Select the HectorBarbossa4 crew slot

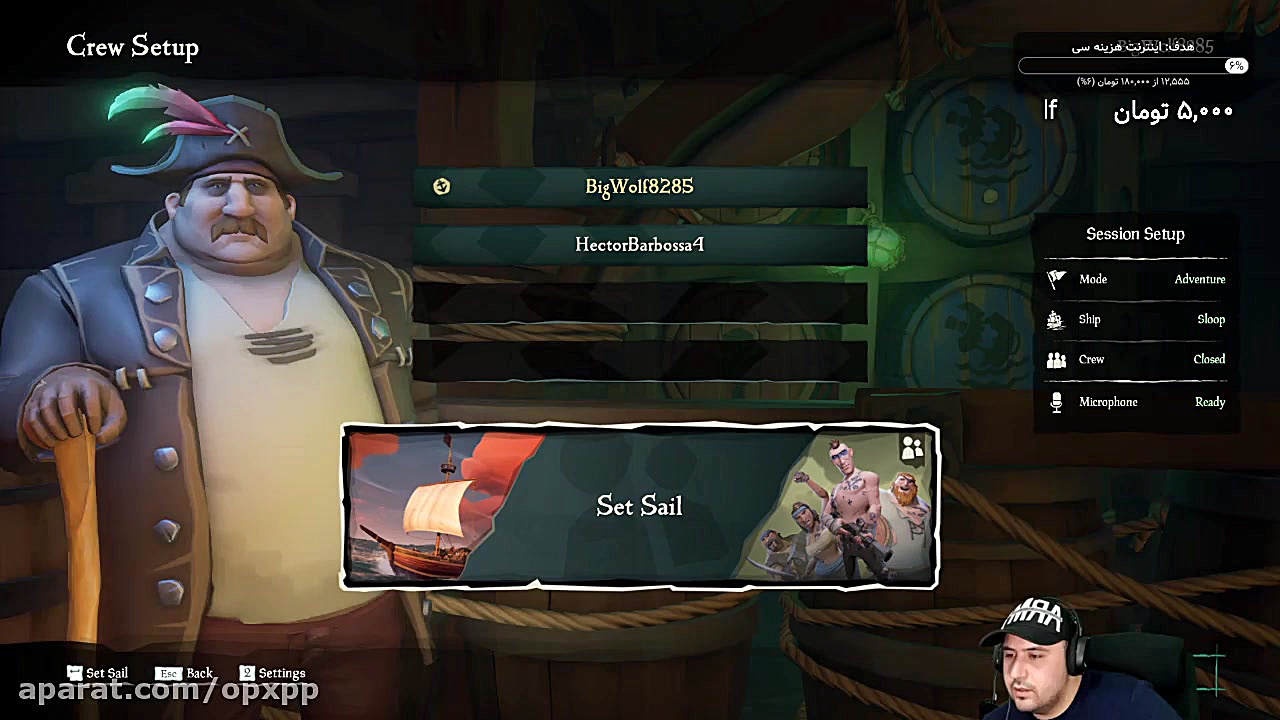639,244
